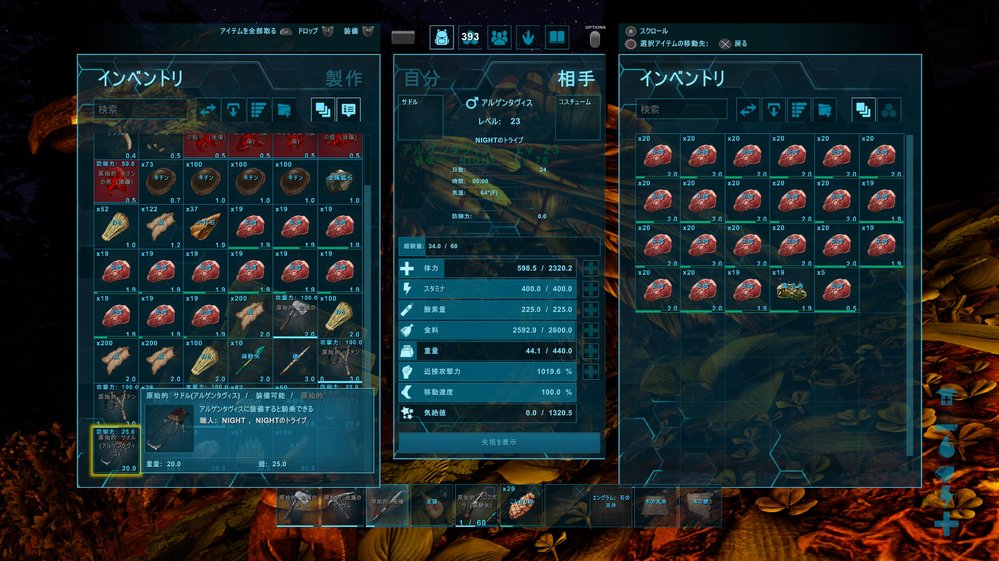Click the 先祖を表示 ancestors button

(x=499, y=442)
